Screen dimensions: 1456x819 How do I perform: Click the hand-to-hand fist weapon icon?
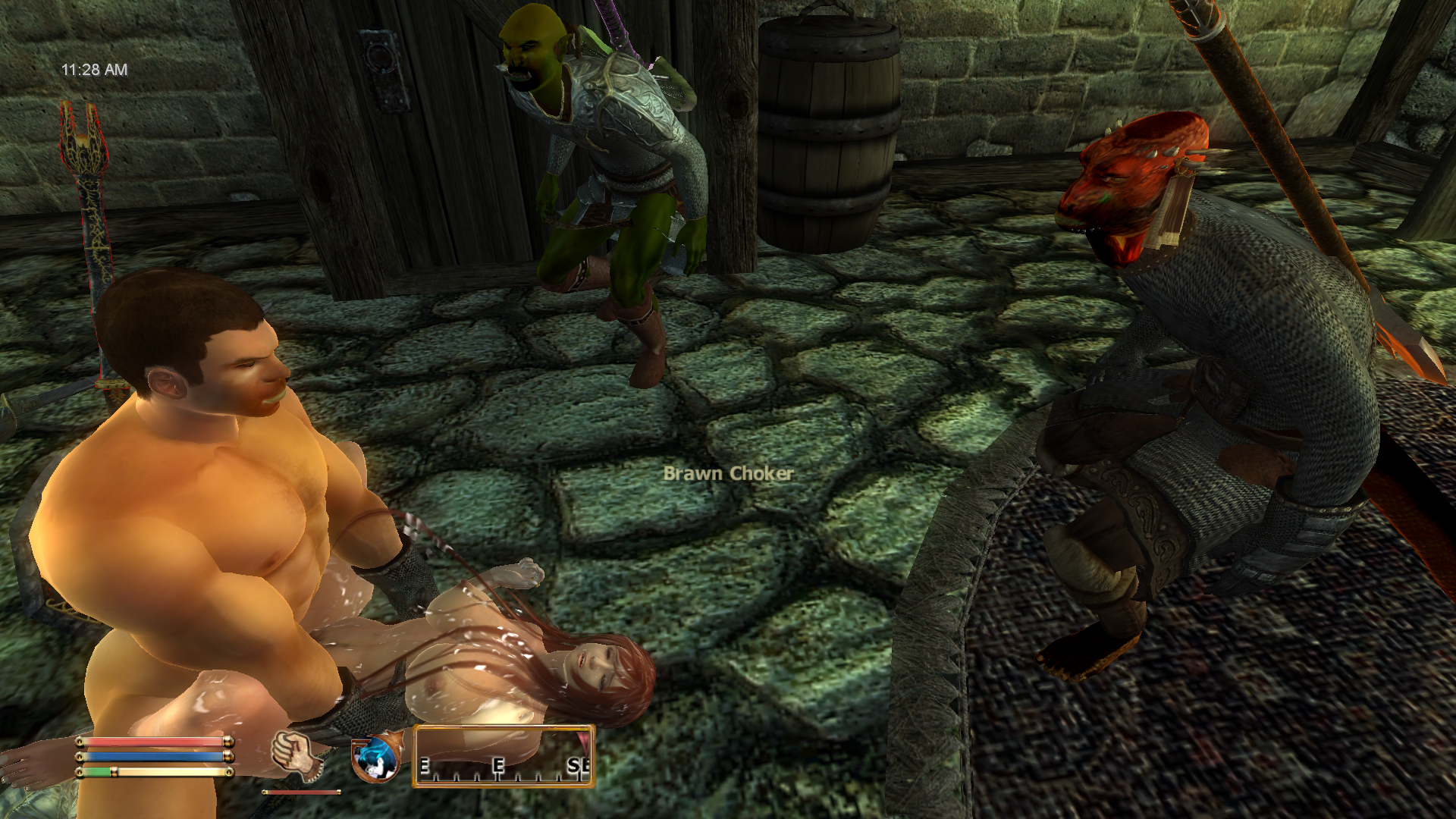[x=297, y=755]
